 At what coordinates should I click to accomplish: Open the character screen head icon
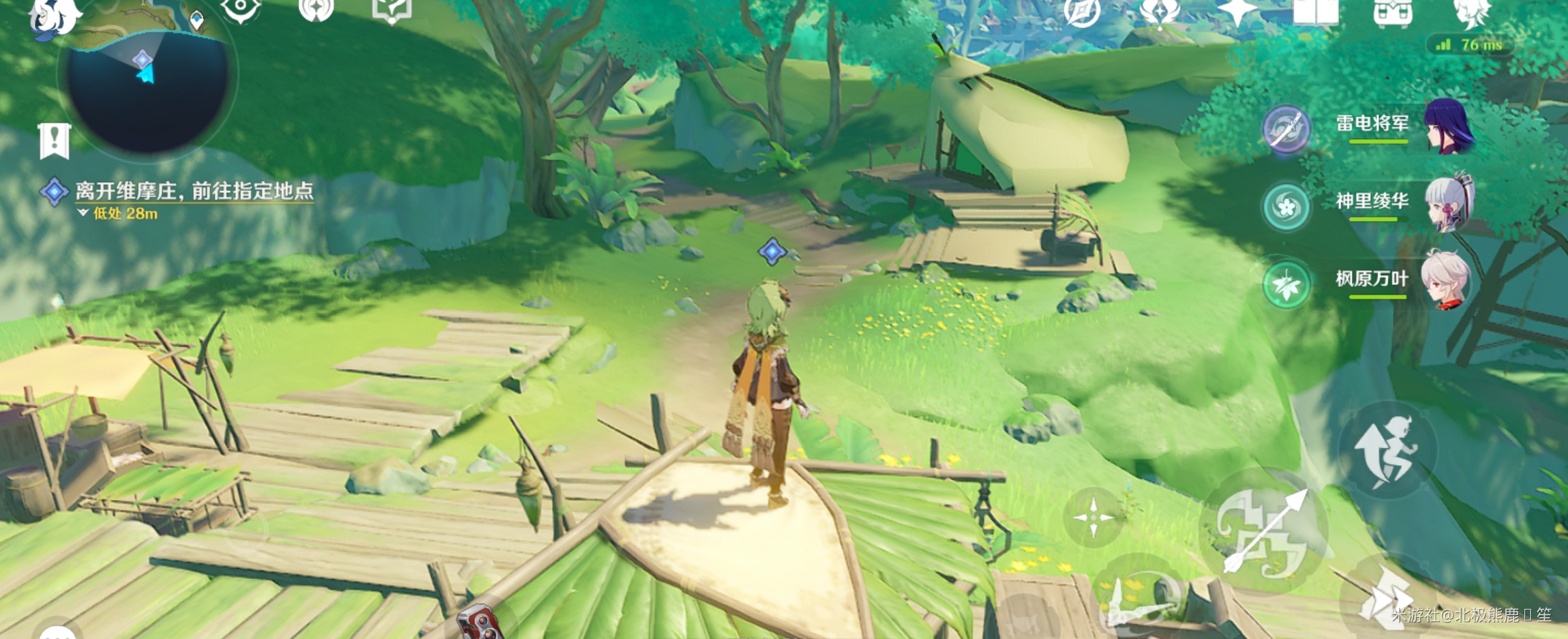pos(1471,12)
